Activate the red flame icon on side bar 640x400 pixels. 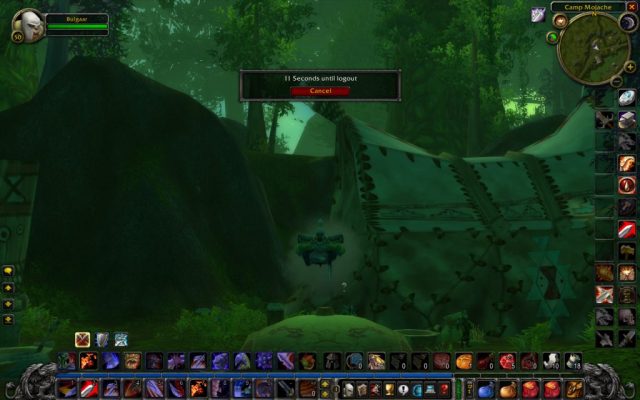click(627, 184)
